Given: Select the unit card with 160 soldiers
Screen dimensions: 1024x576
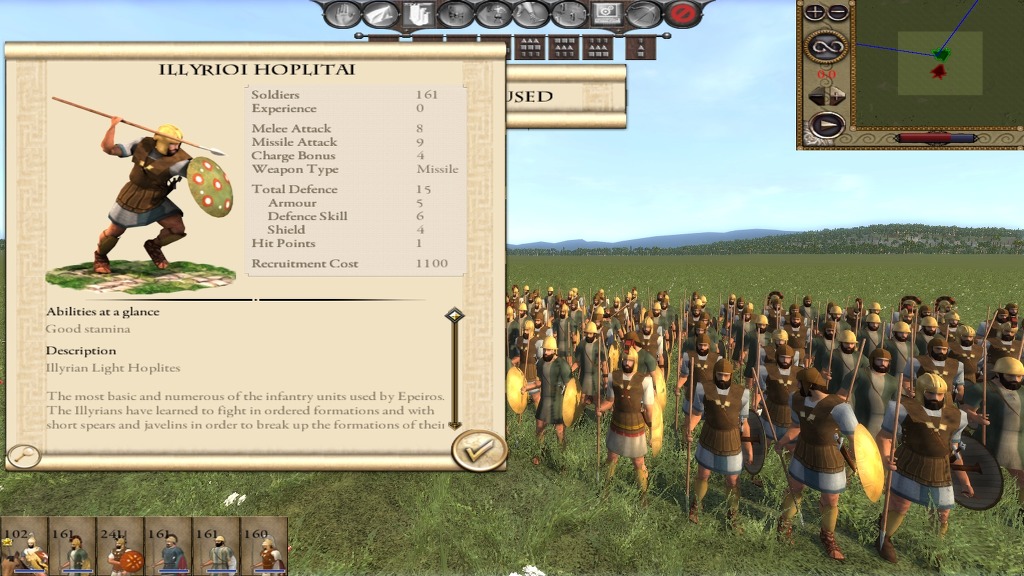Looking at the screenshot, I should click(265, 546).
